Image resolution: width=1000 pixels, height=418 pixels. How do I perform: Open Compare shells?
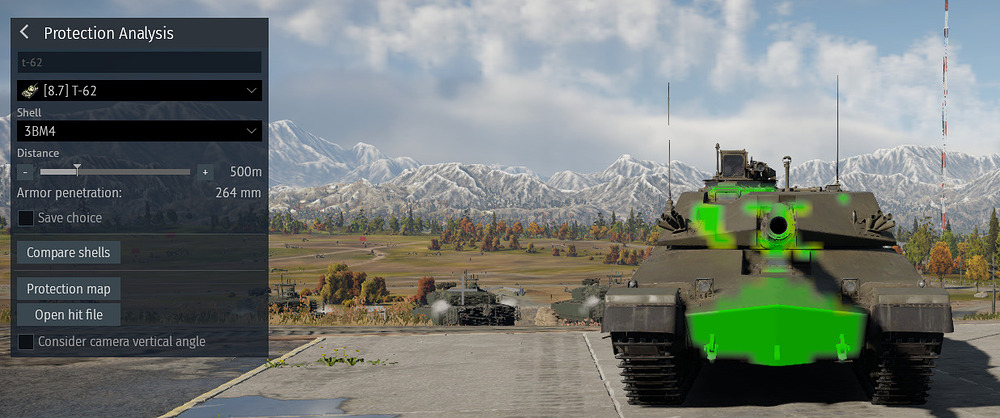click(68, 252)
